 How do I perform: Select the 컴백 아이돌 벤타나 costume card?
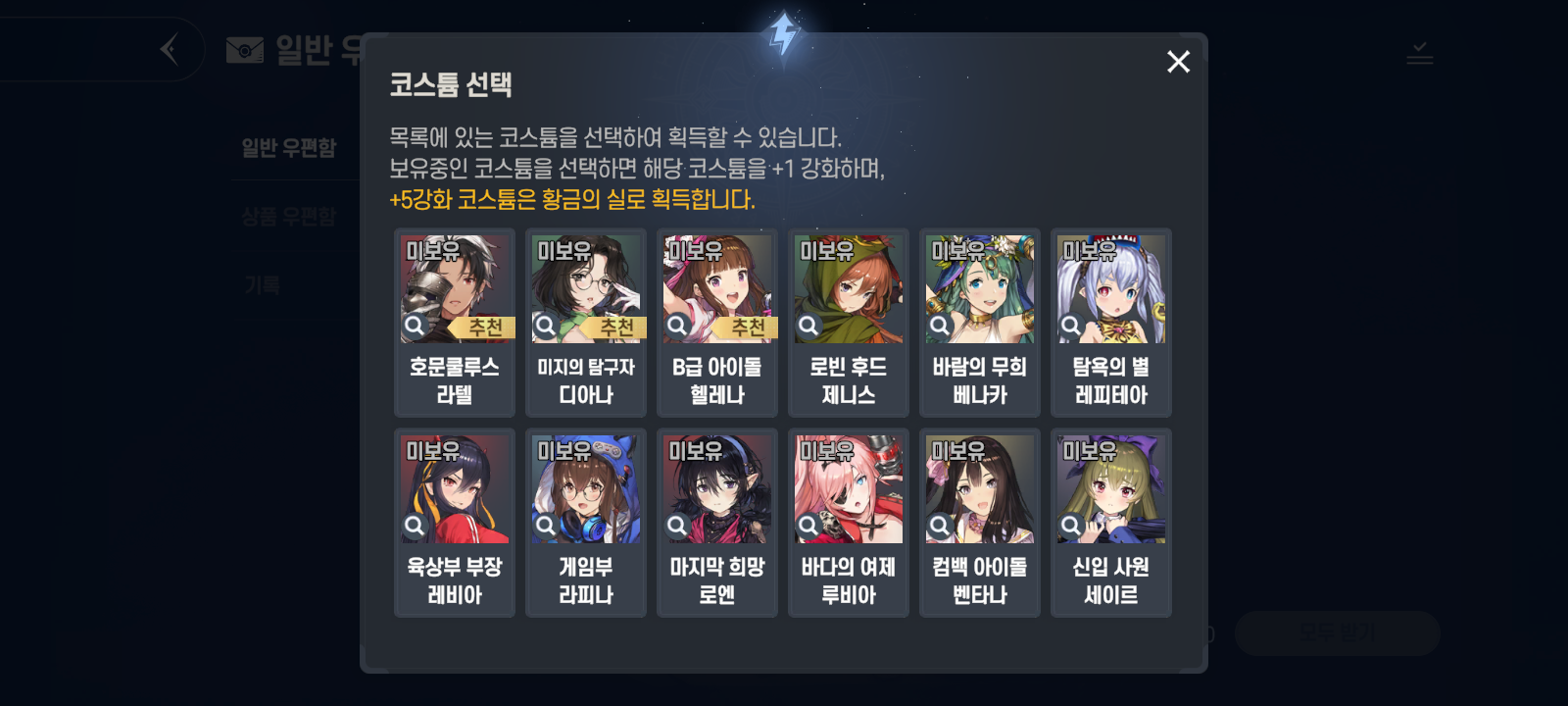pos(979,523)
